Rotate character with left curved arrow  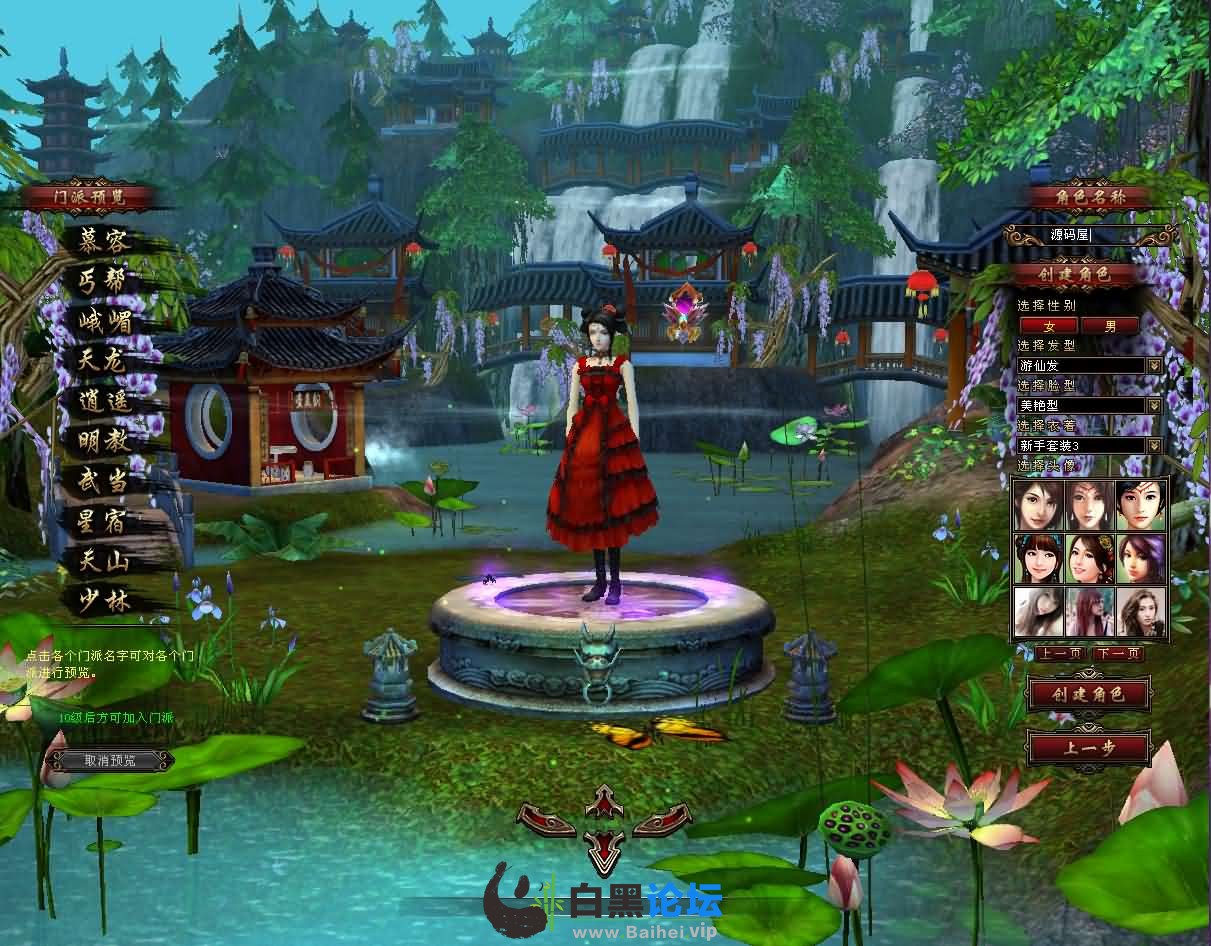[546, 821]
